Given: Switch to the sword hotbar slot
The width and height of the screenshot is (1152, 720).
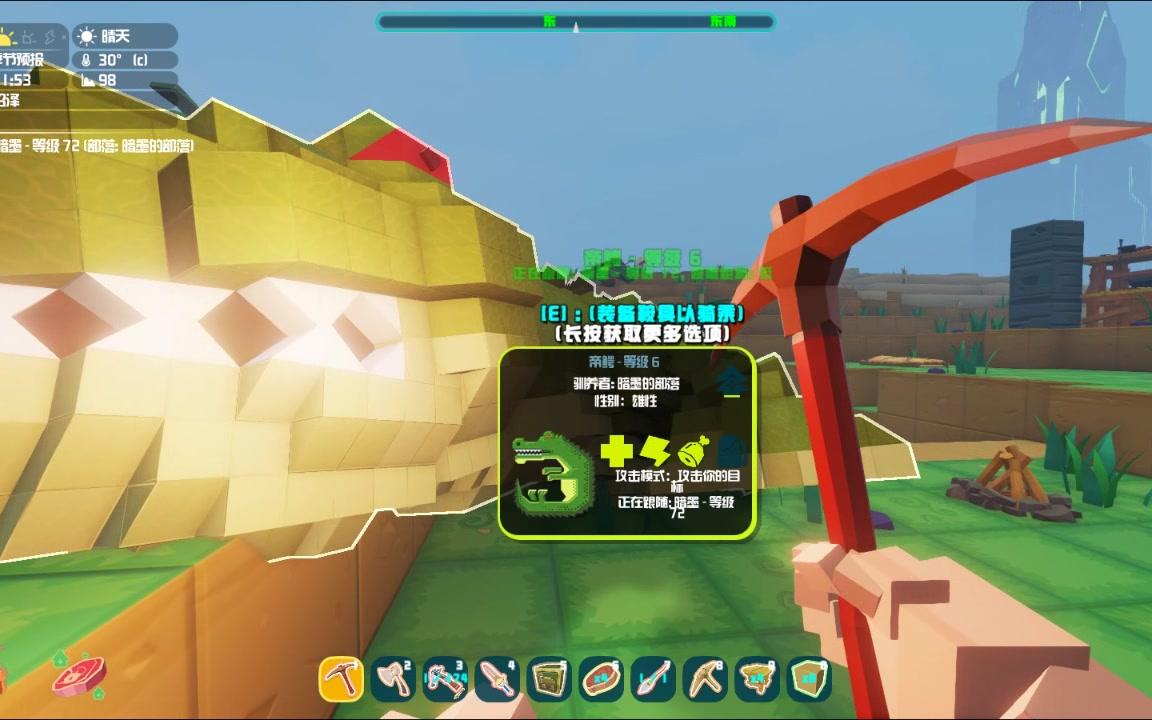Looking at the screenshot, I should pyautogui.click(x=497, y=678).
